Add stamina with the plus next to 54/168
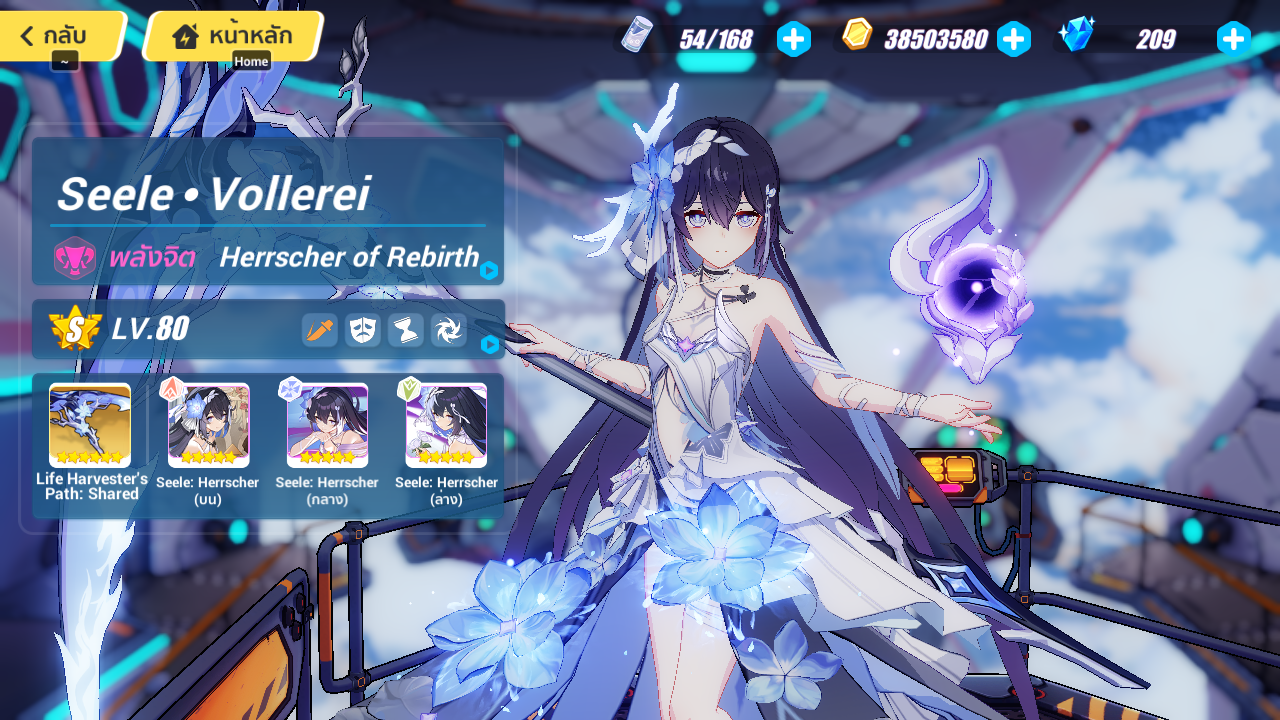The height and width of the screenshot is (720, 1280). [793, 39]
